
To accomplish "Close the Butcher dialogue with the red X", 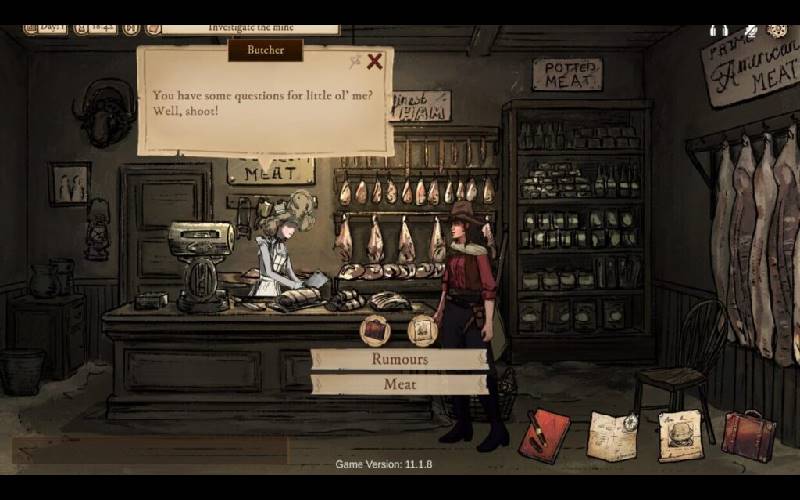I will tap(375, 62).
